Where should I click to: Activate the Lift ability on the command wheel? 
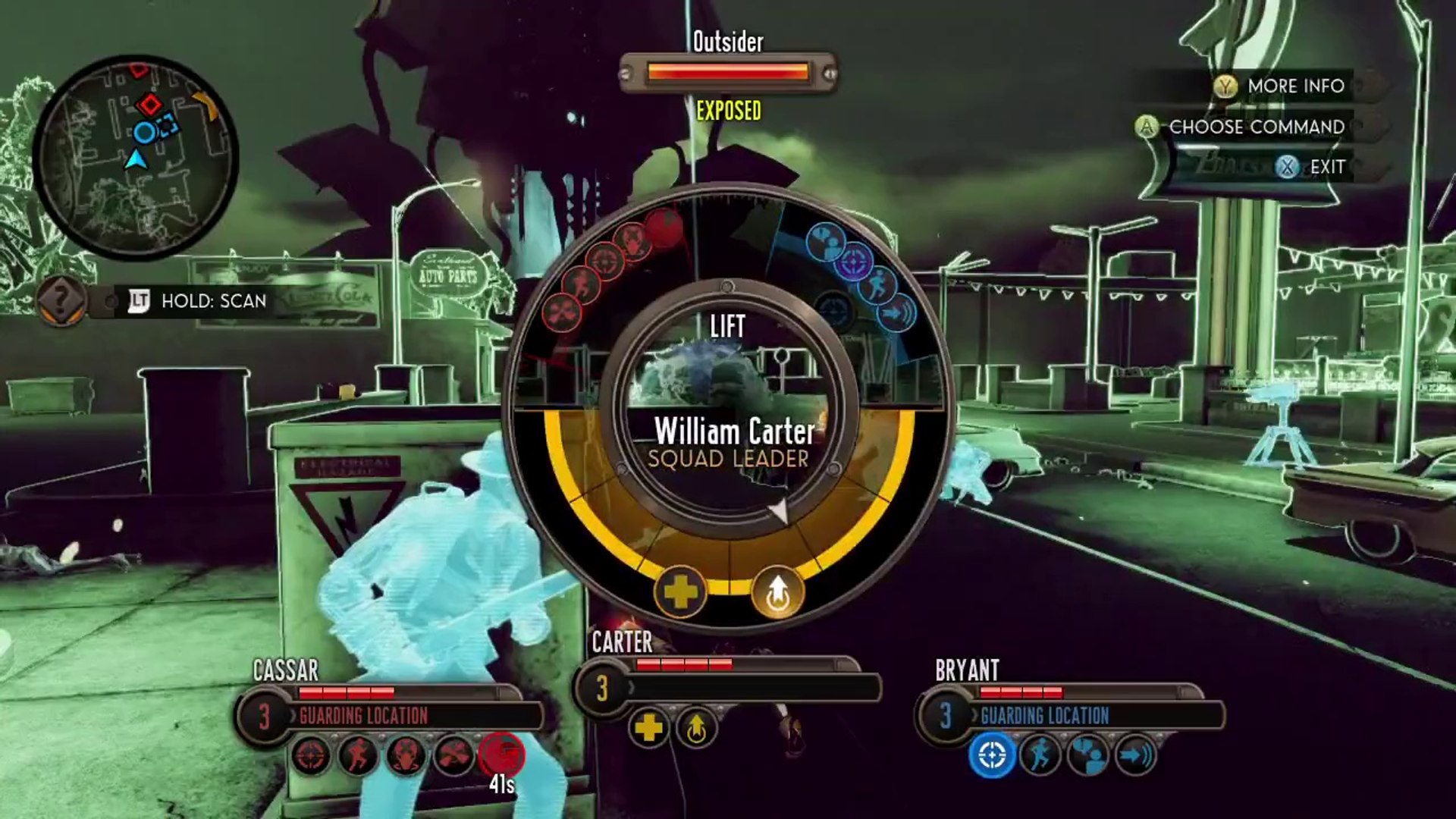(x=777, y=591)
